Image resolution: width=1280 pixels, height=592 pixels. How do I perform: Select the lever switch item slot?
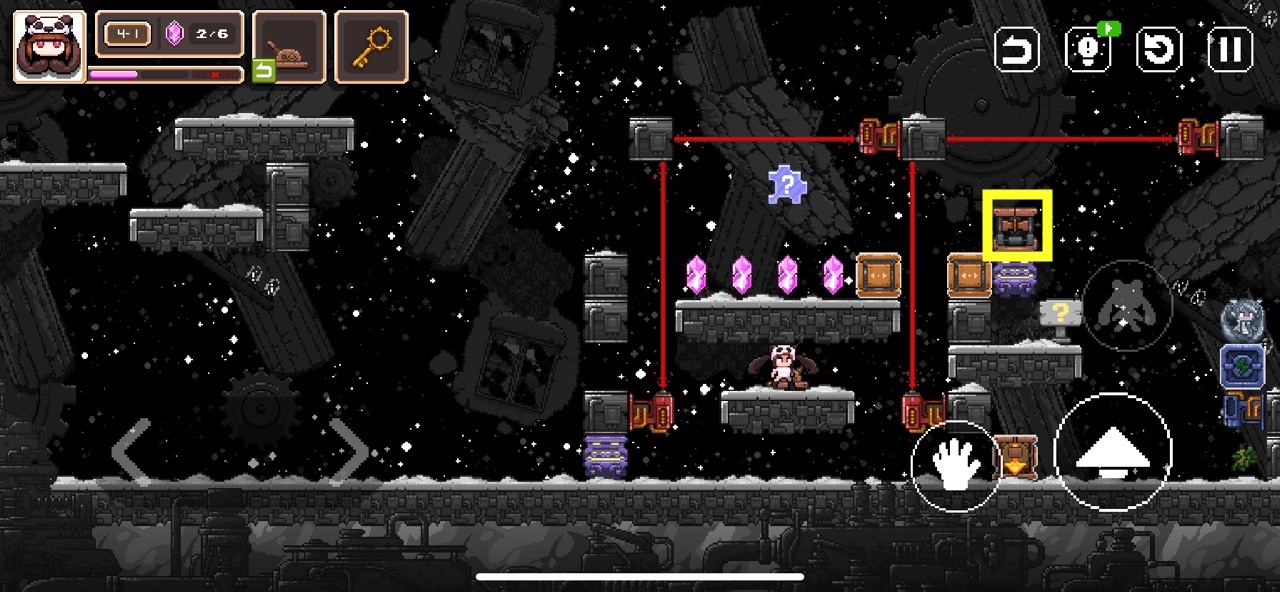(289, 46)
